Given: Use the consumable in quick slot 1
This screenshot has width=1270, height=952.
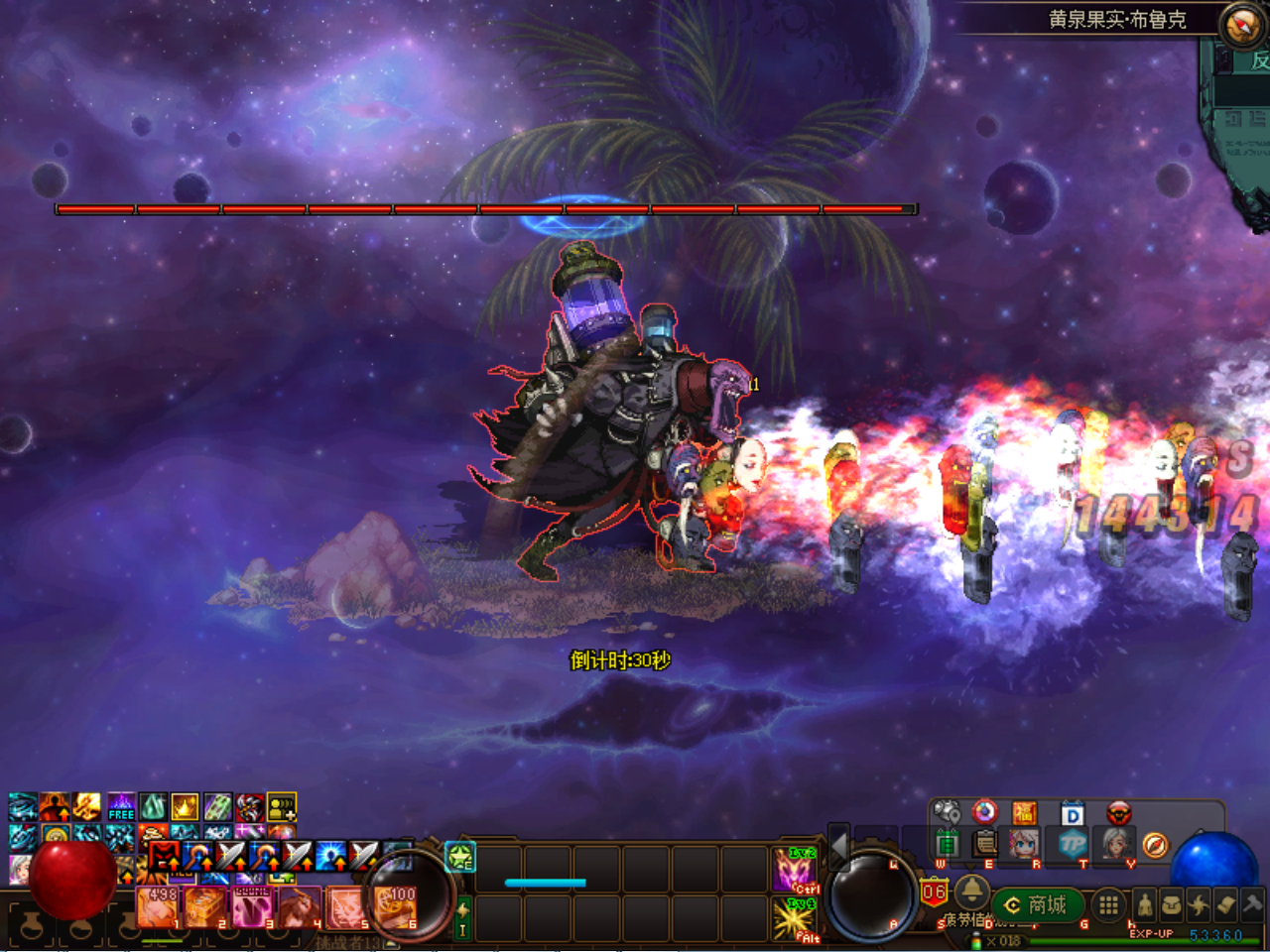Looking at the screenshot, I should click(x=158, y=906).
